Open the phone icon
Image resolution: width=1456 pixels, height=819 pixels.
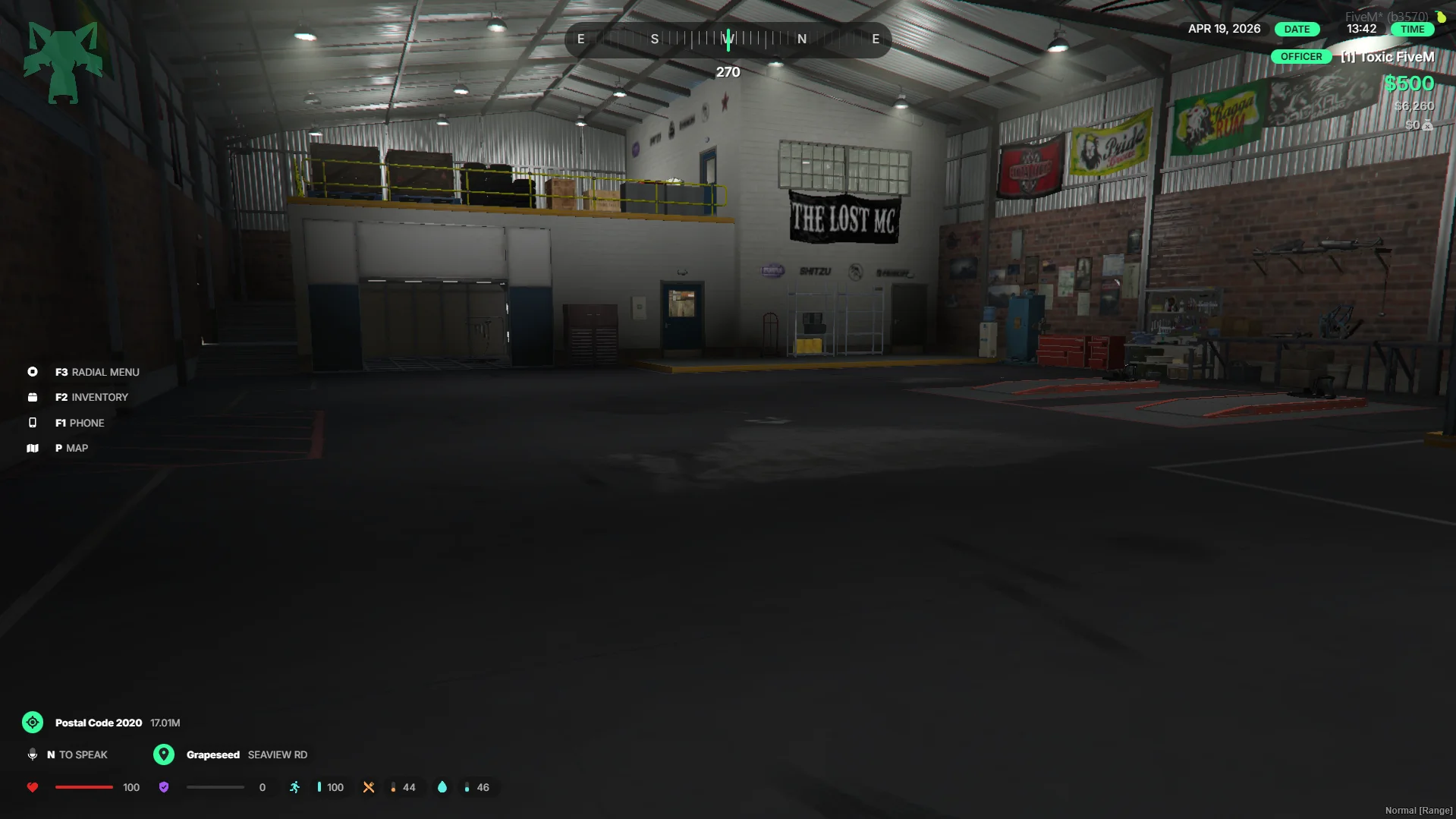pos(33,423)
